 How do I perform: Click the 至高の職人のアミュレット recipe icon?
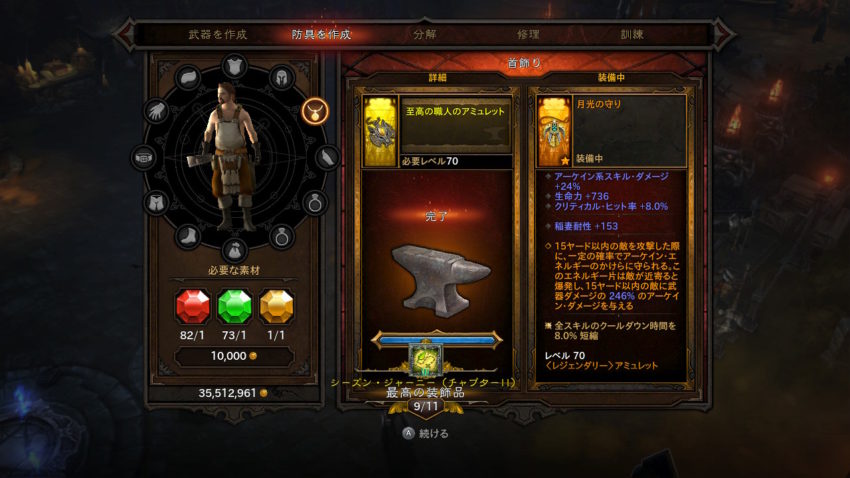(380, 131)
